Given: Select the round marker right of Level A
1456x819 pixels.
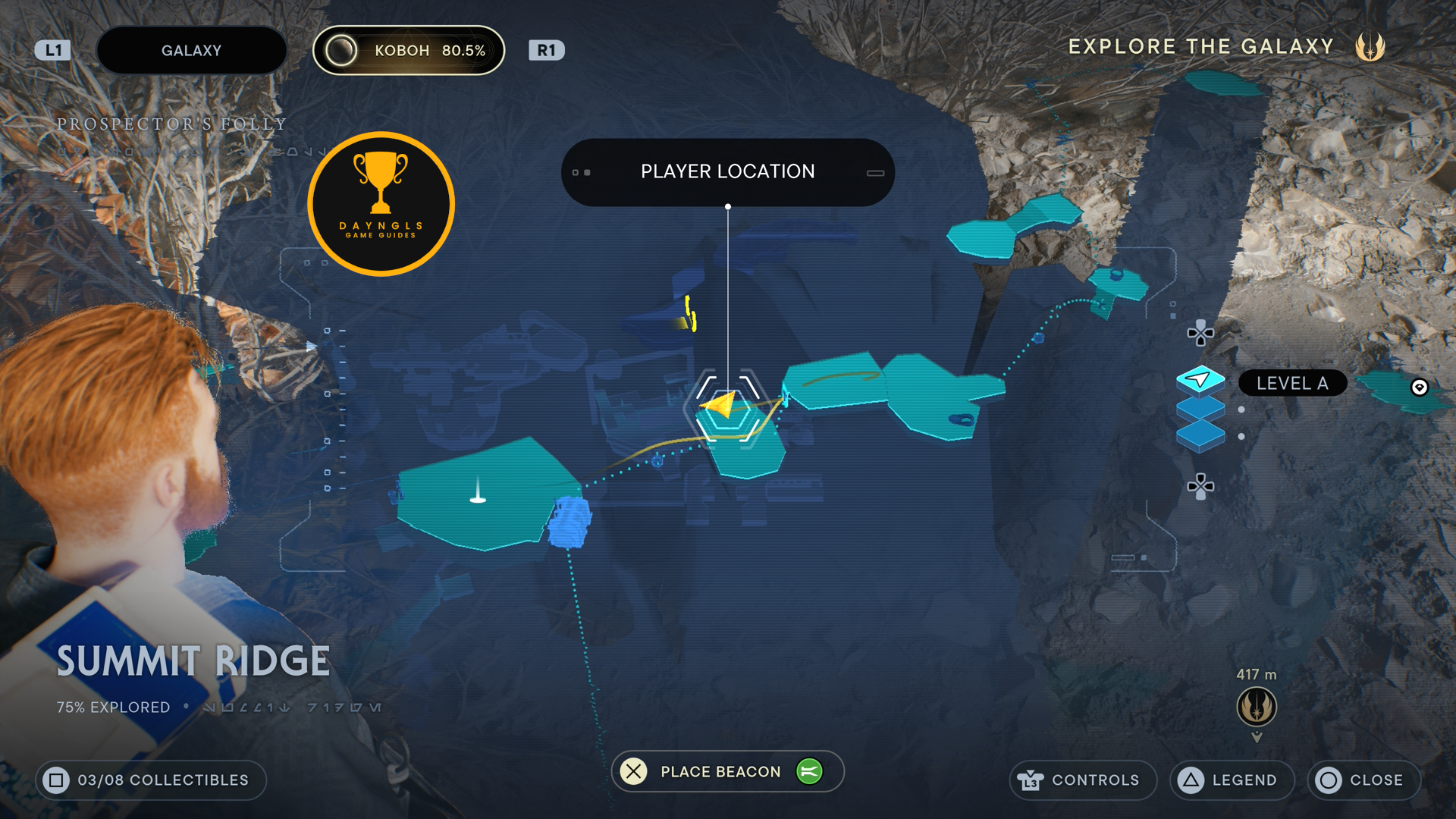Looking at the screenshot, I should coord(1419,388).
